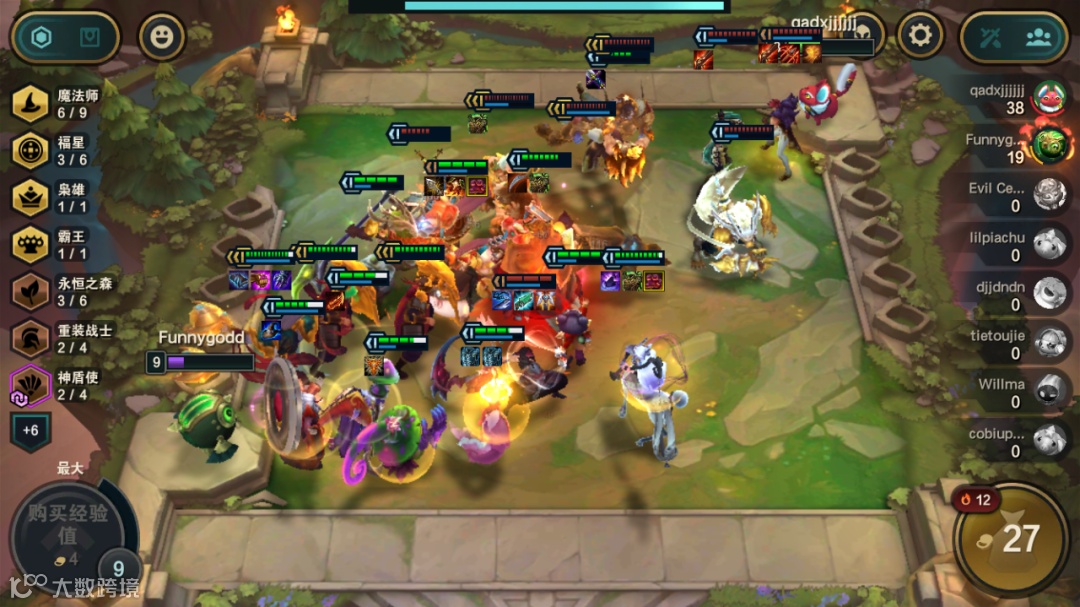Show details for the 霸王 trait
This screenshot has height=607, width=1080.
[62, 244]
